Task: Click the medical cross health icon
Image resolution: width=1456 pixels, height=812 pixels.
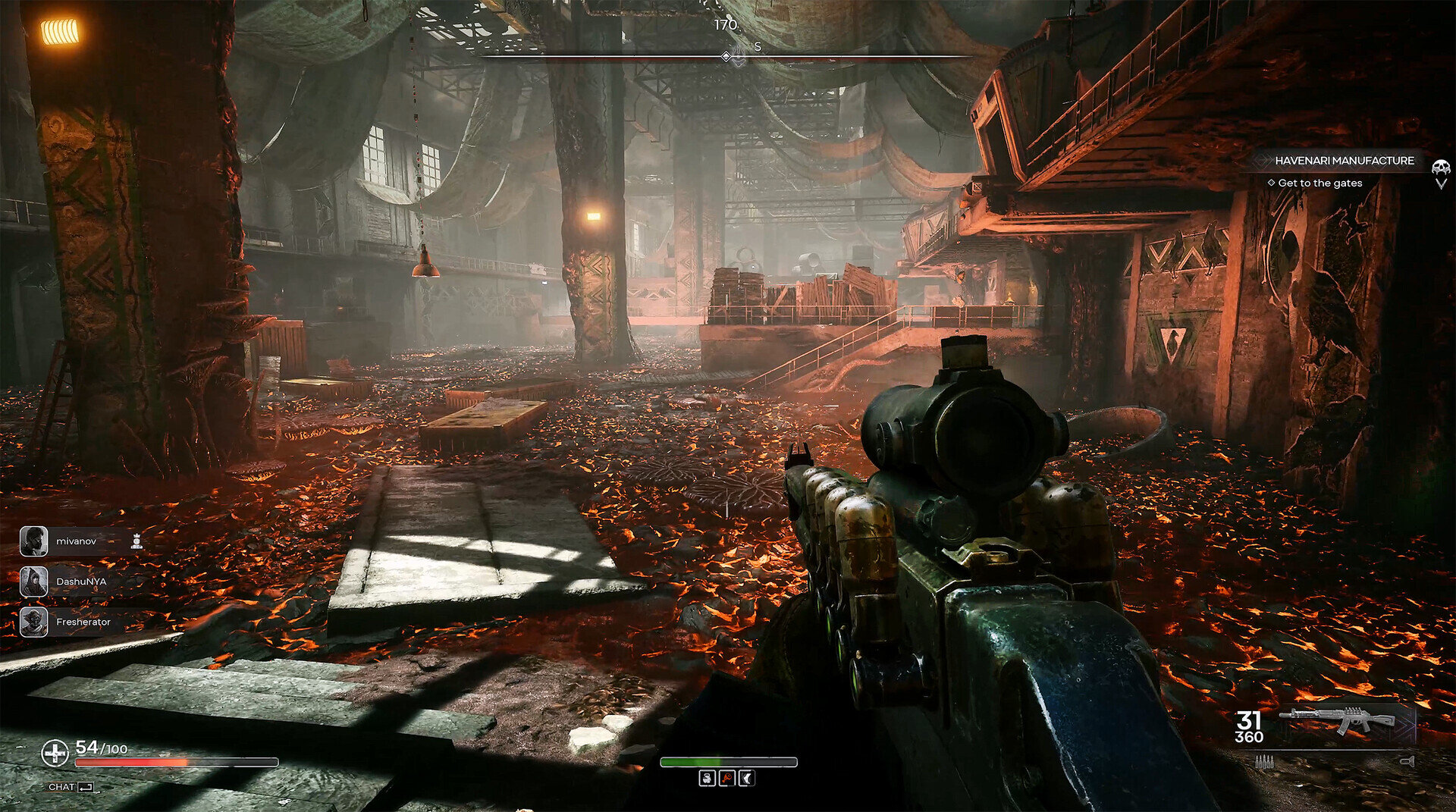Action: click(55, 753)
